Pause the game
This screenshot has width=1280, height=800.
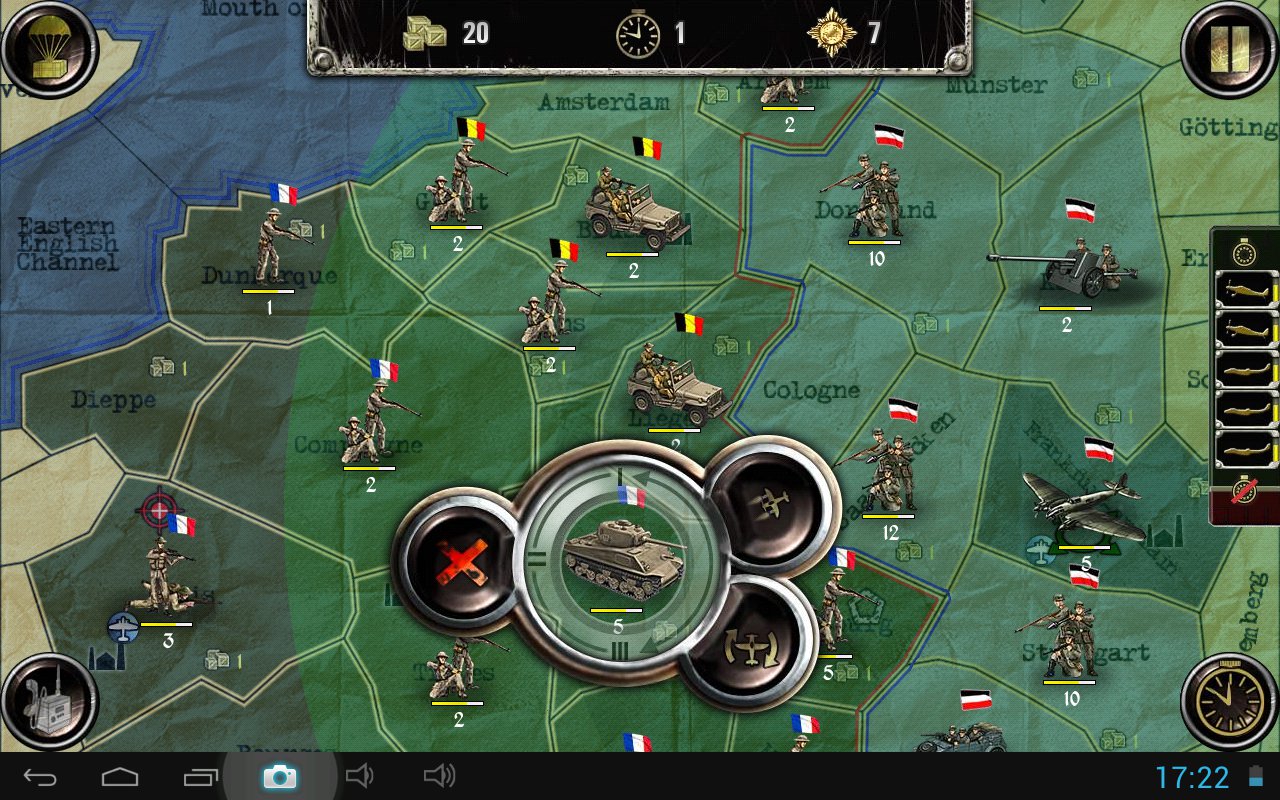[x=1229, y=48]
